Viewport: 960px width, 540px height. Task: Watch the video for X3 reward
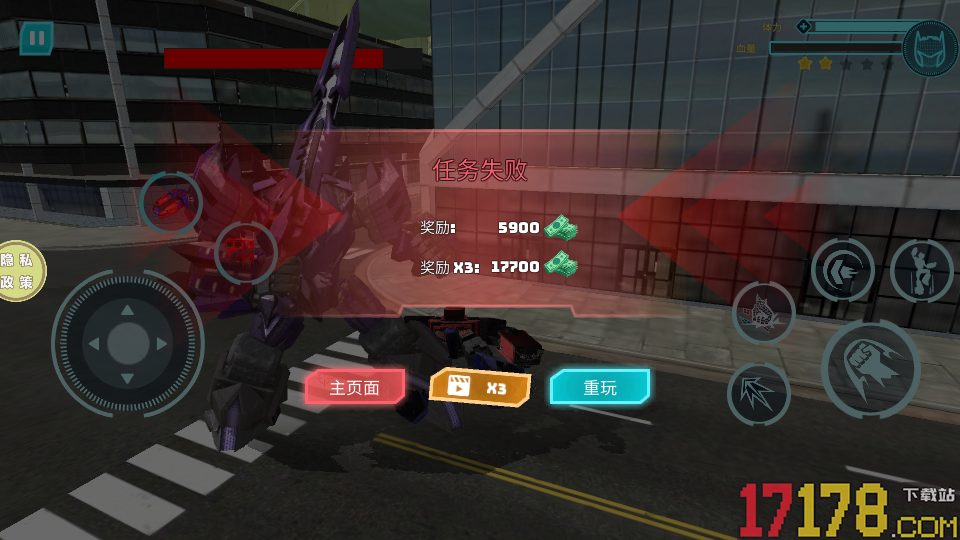pos(480,387)
